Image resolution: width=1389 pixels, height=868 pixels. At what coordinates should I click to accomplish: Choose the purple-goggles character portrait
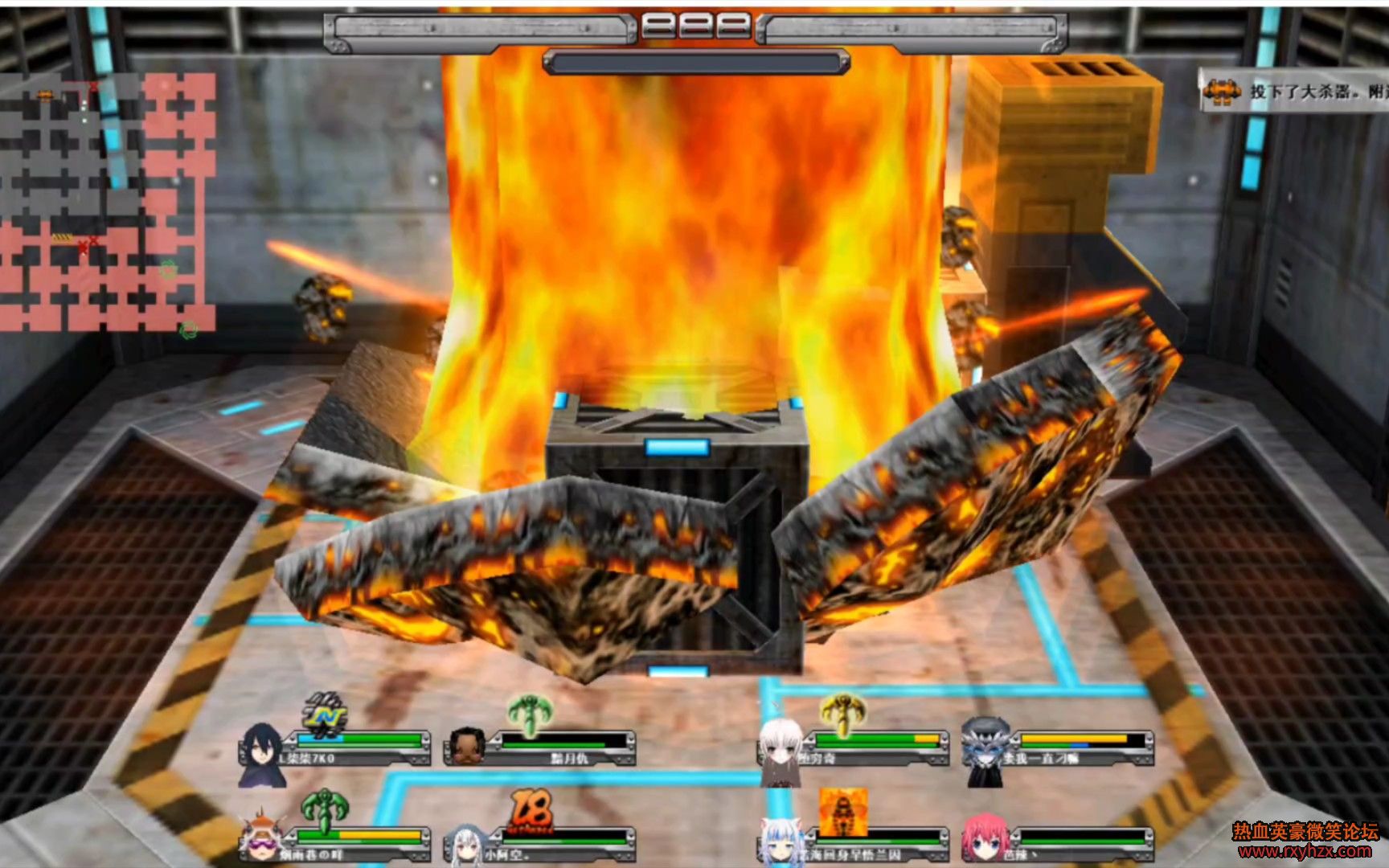point(261,837)
